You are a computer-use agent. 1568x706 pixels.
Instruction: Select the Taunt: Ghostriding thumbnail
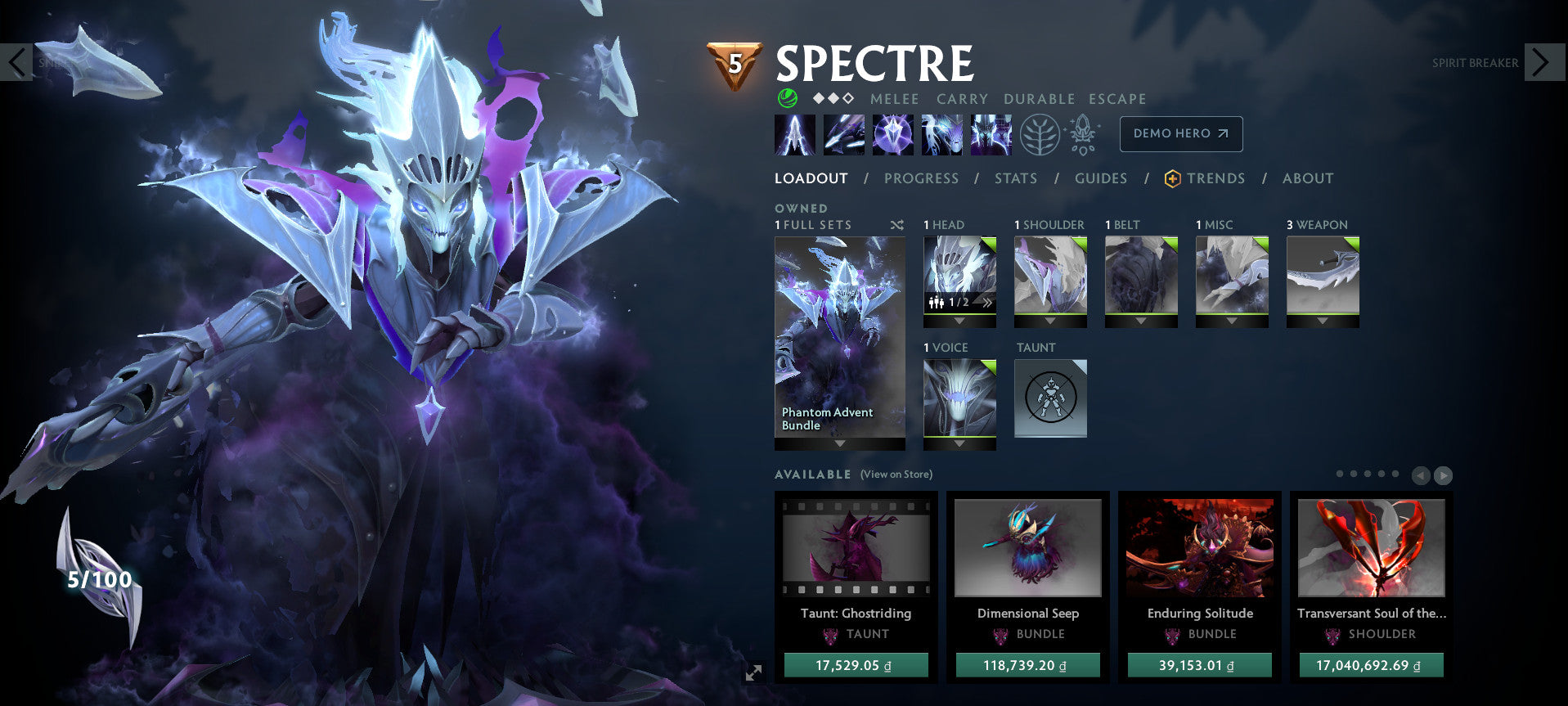click(856, 548)
